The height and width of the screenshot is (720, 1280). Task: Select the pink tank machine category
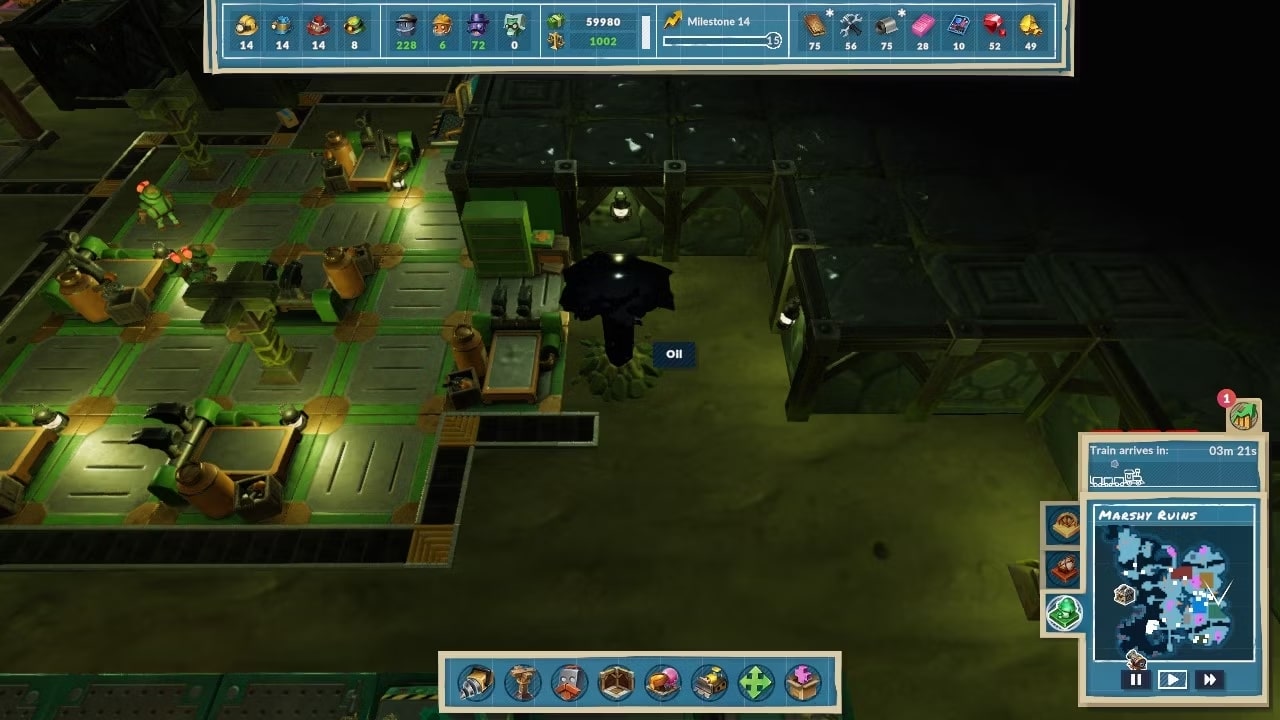663,683
